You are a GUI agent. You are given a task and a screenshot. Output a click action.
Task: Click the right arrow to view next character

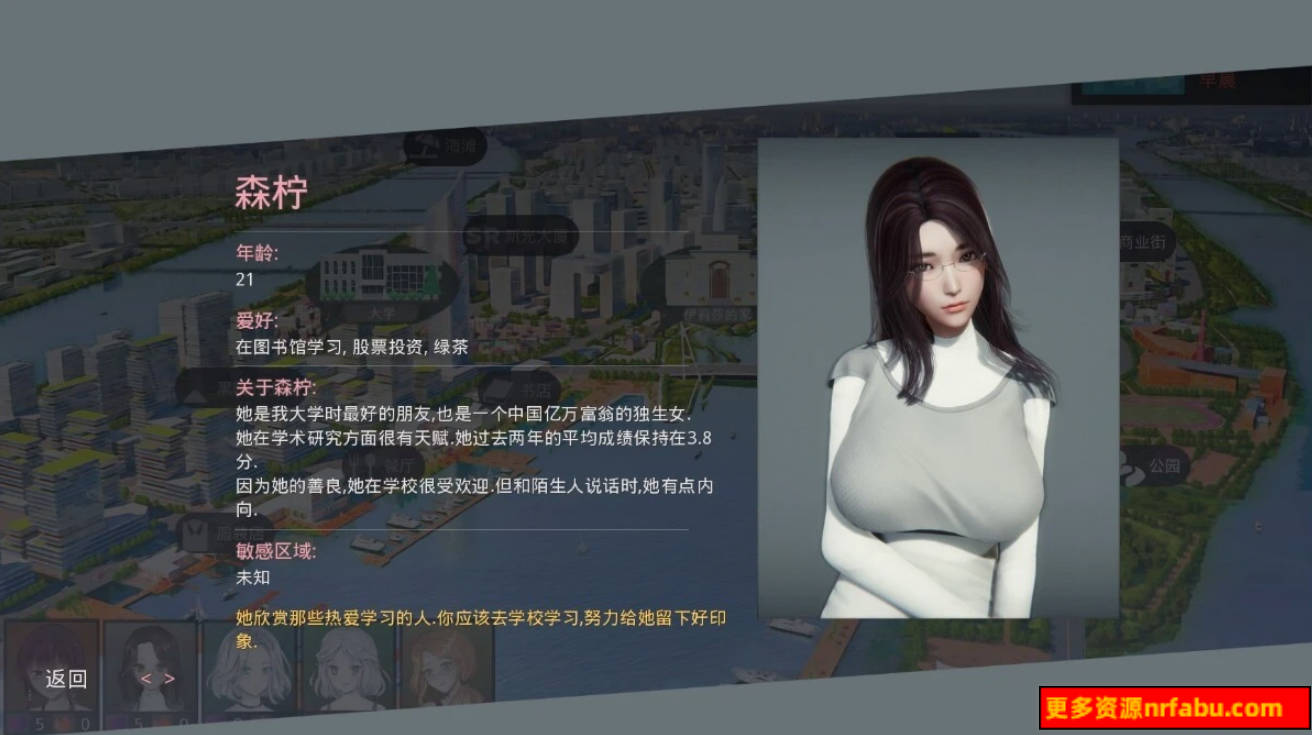tap(169, 679)
